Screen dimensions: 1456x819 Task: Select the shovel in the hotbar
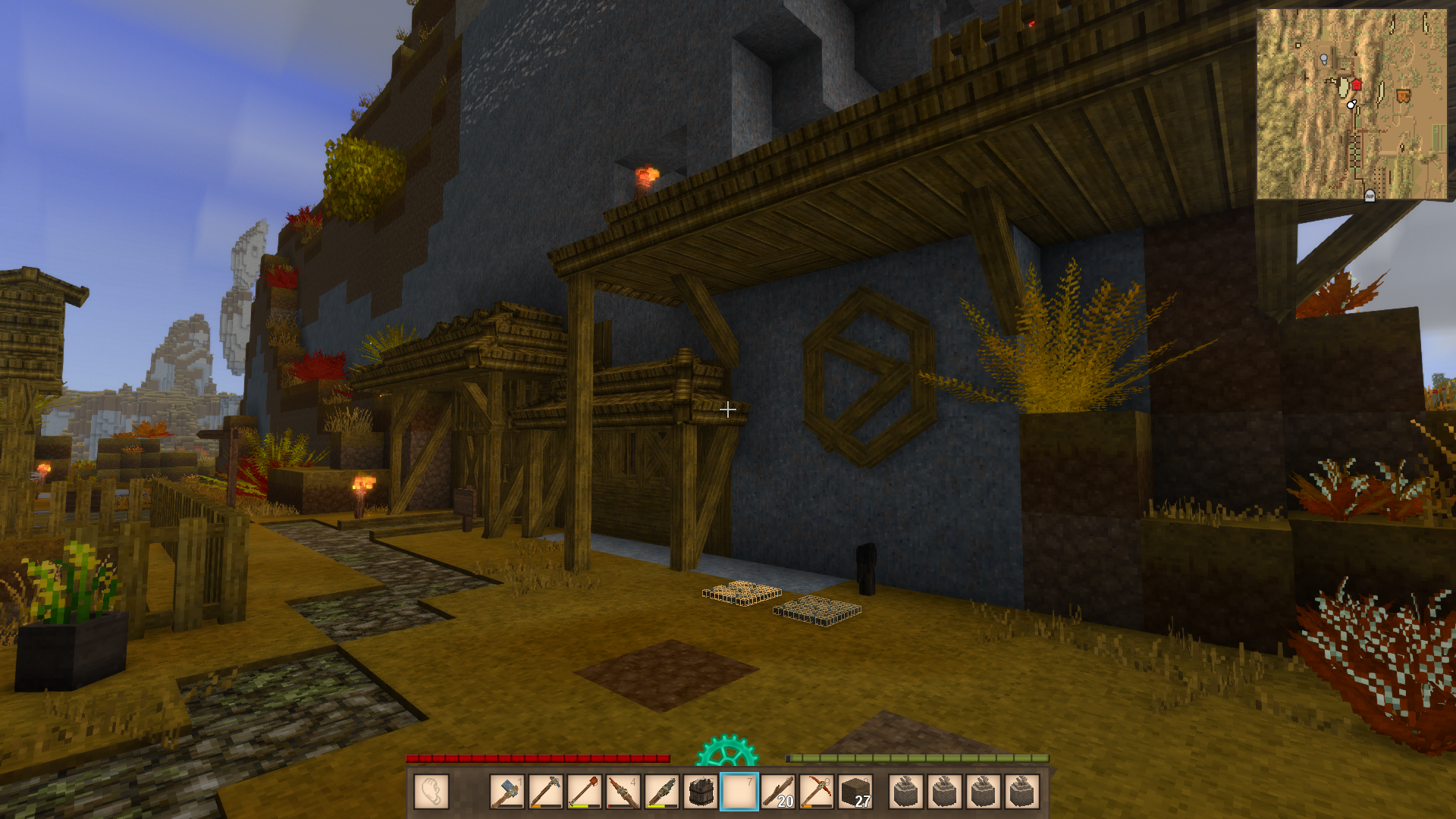(585, 792)
